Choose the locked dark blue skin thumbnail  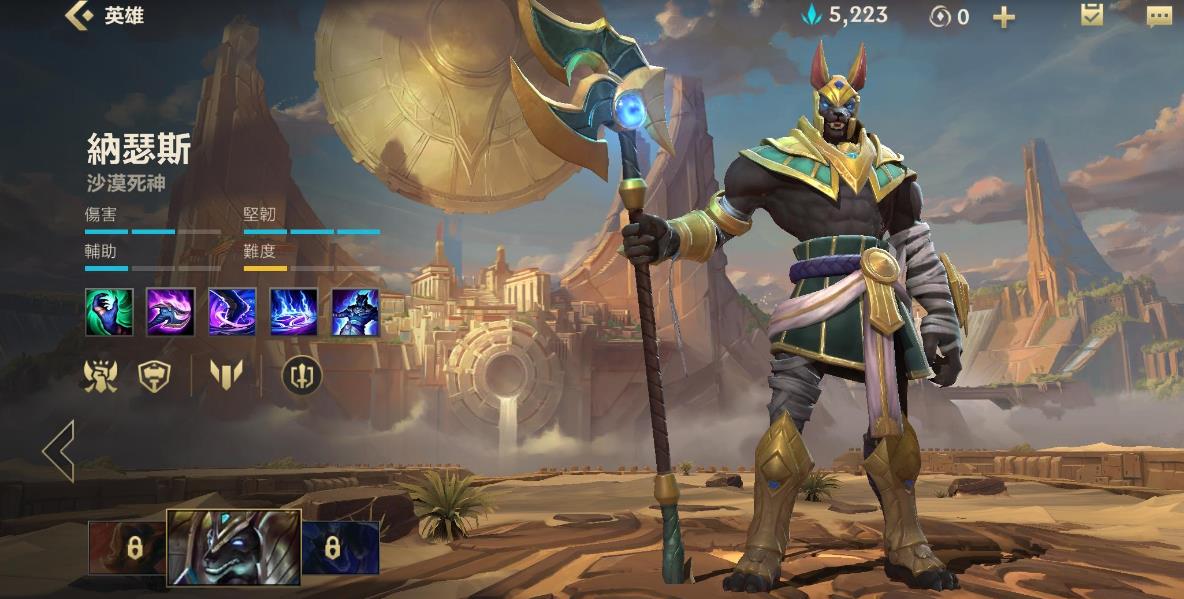(340, 548)
